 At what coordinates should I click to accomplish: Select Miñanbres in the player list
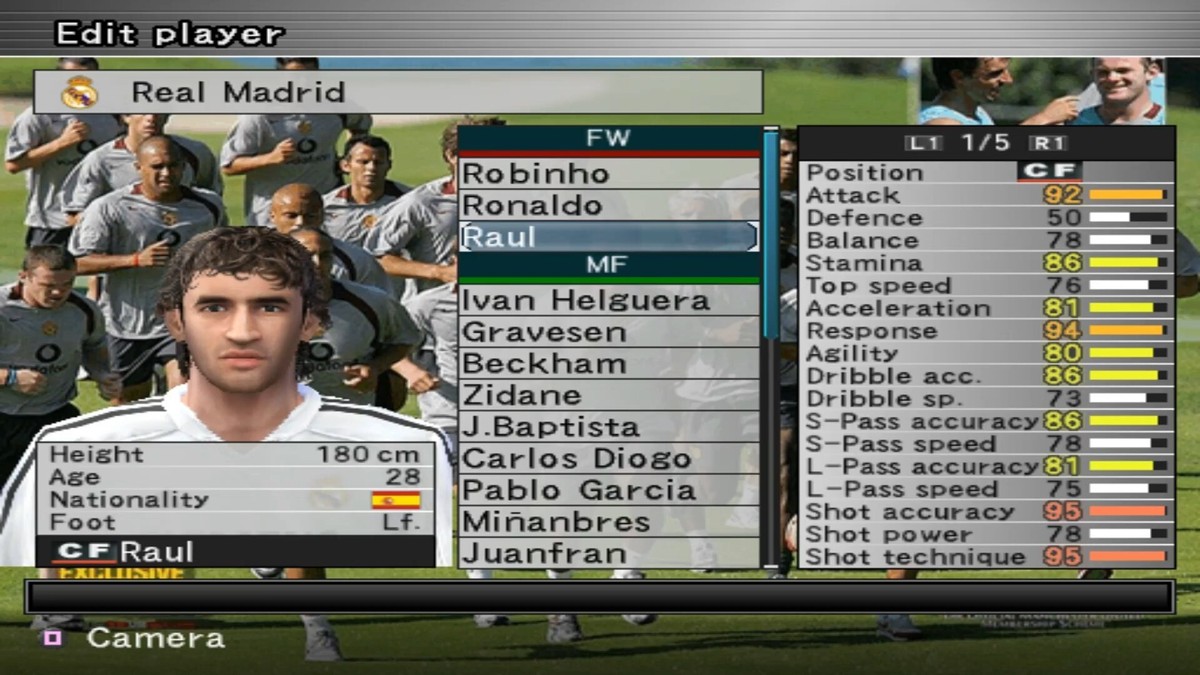point(608,522)
